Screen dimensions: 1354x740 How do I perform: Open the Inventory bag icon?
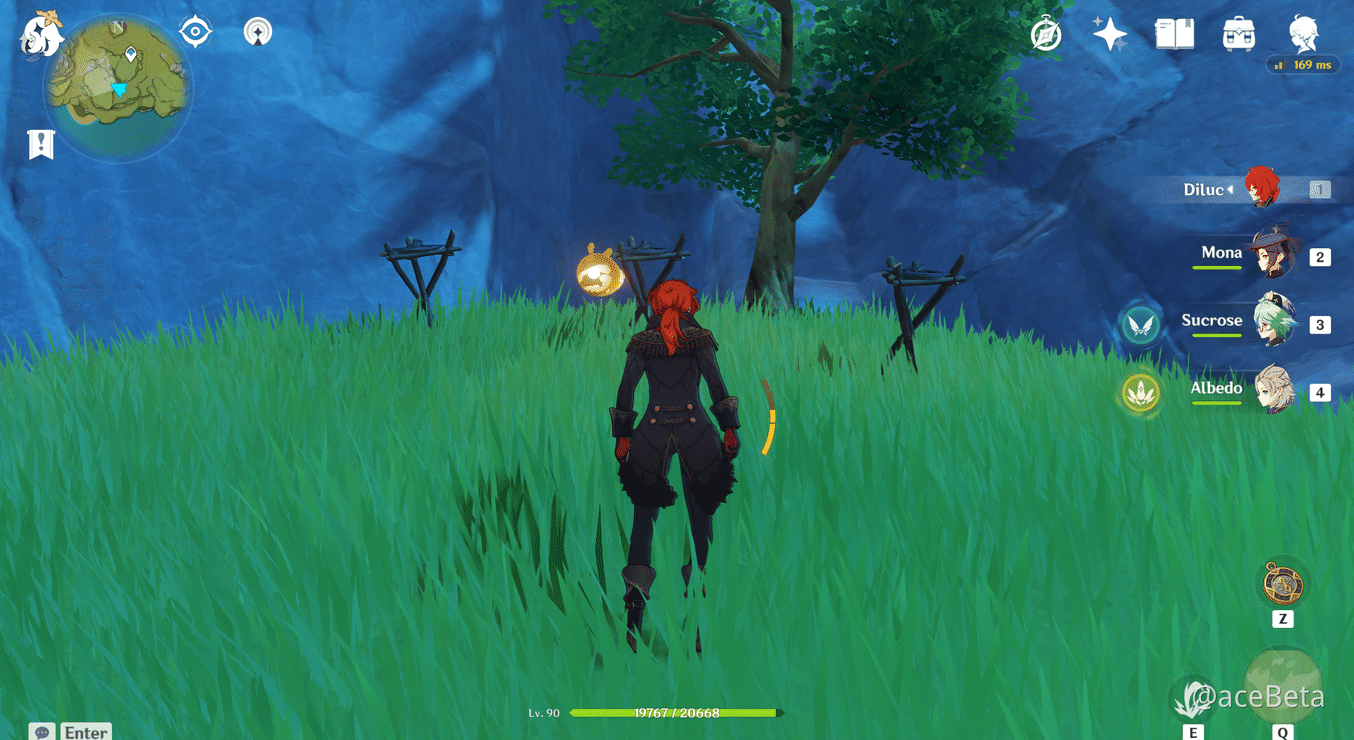pos(1239,32)
